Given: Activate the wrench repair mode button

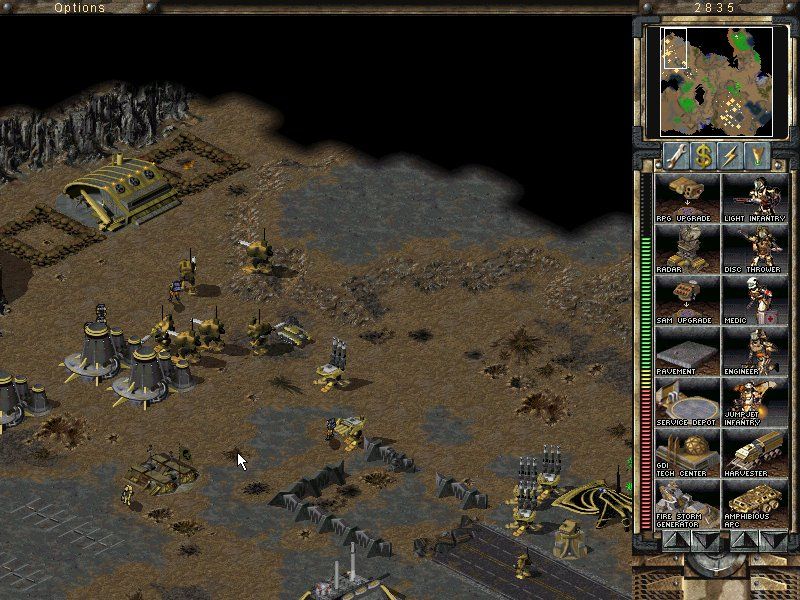Looking at the screenshot, I should coord(675,155).
